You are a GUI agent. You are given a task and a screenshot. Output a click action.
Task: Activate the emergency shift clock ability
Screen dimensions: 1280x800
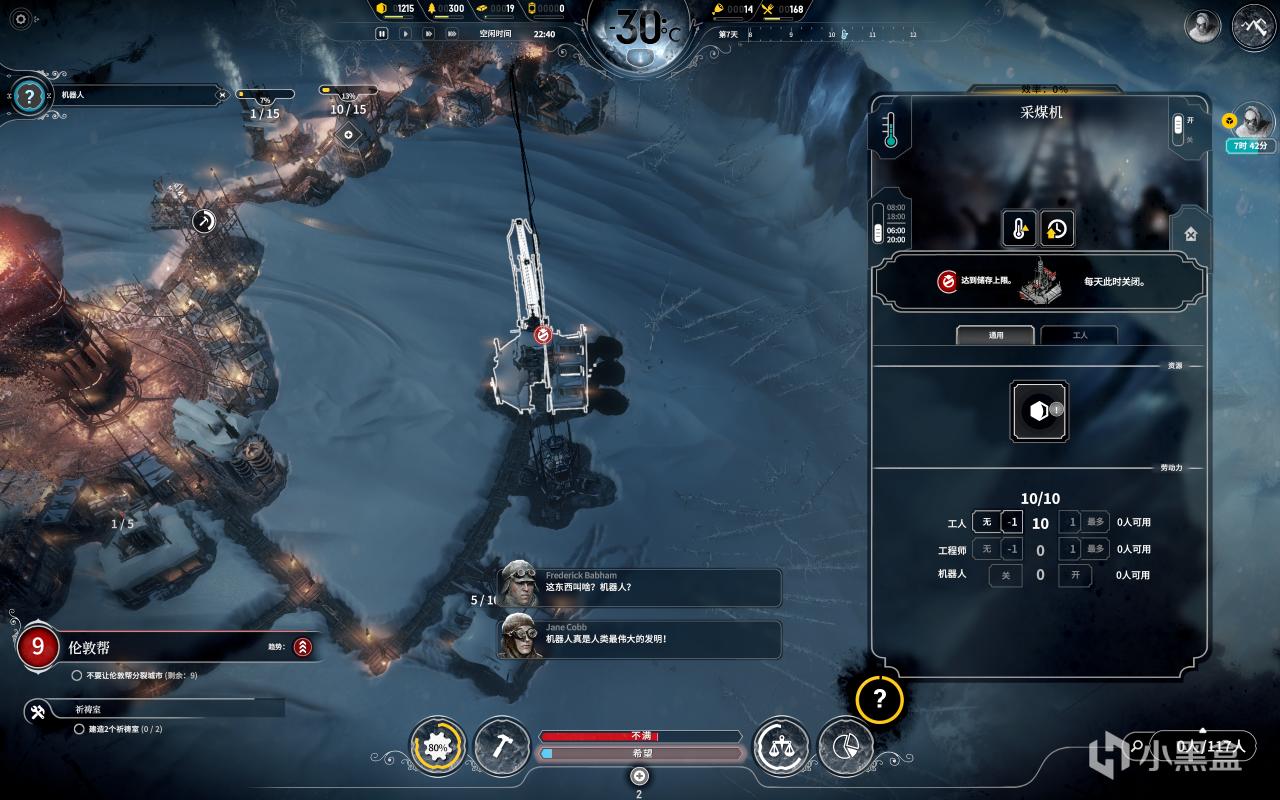1056,229
